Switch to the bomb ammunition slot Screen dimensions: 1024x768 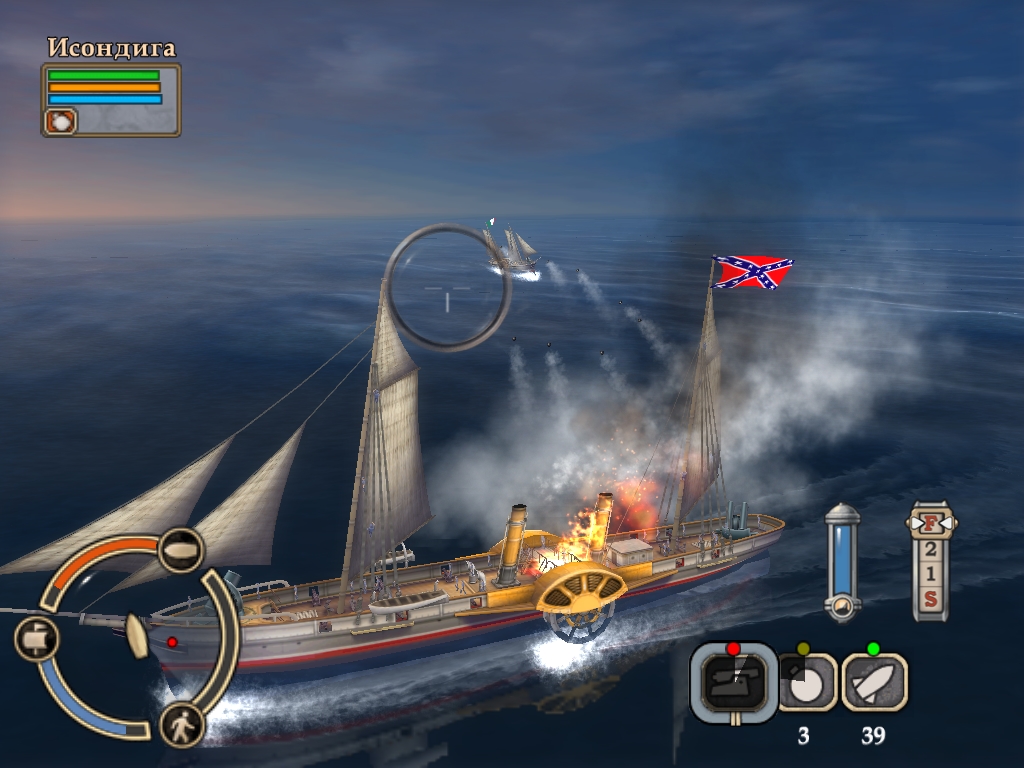pyautogui.click(x=805, y=681)
